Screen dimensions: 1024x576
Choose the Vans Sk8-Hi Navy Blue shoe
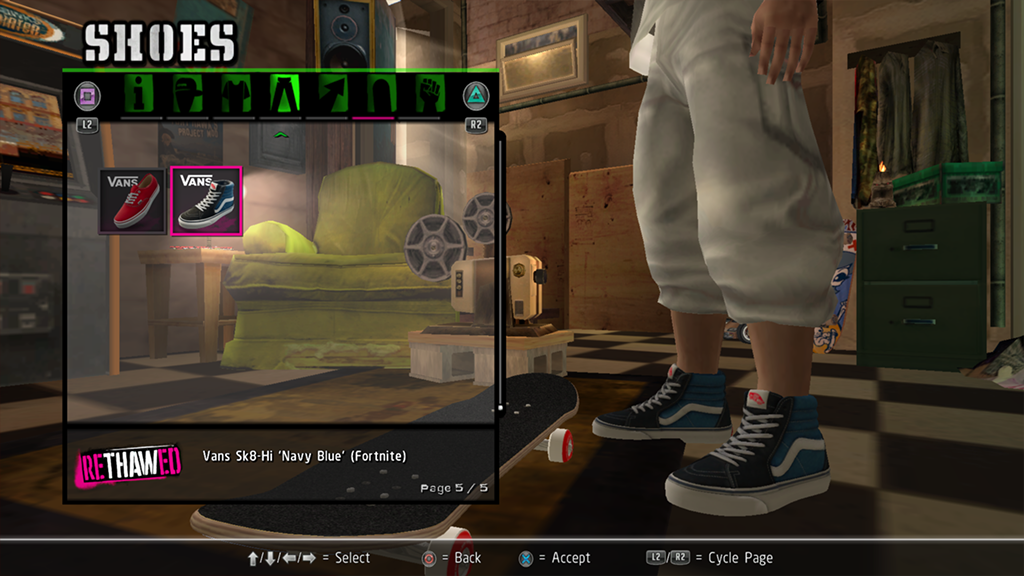tap(206, 200)
